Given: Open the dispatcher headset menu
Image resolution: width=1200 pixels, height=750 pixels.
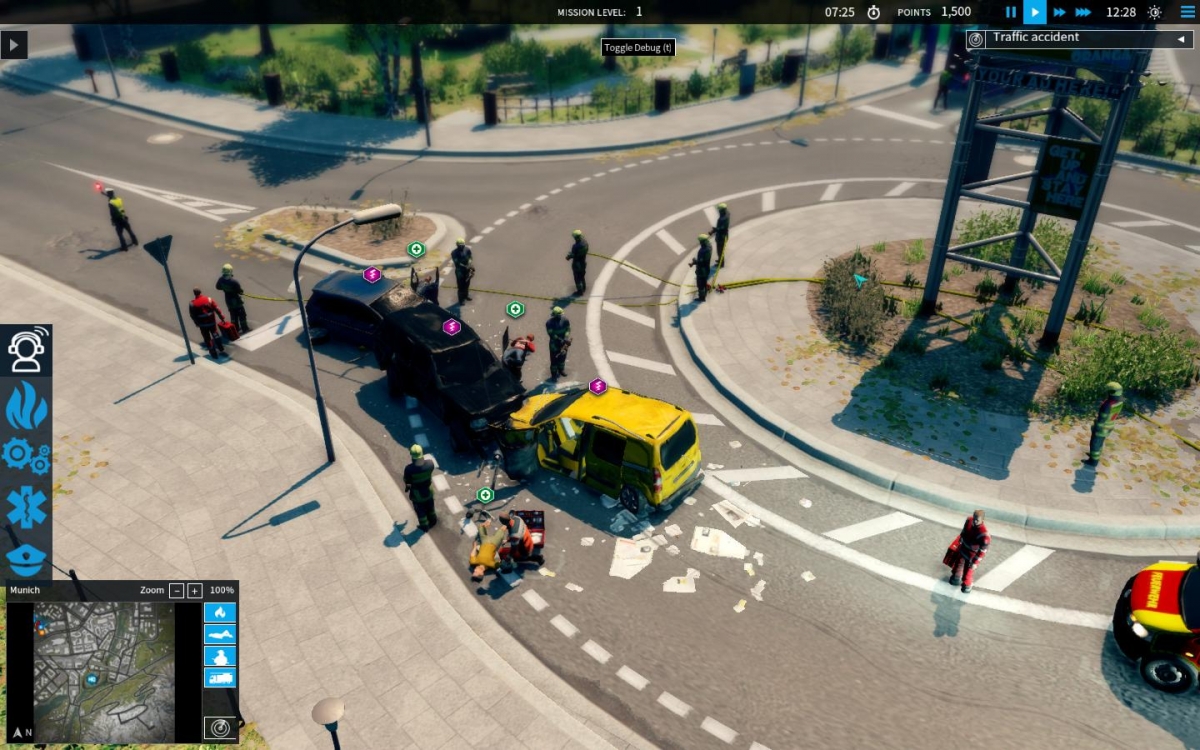Looking at the screenshot, I should pyautogui.click(x=26, y=349).
